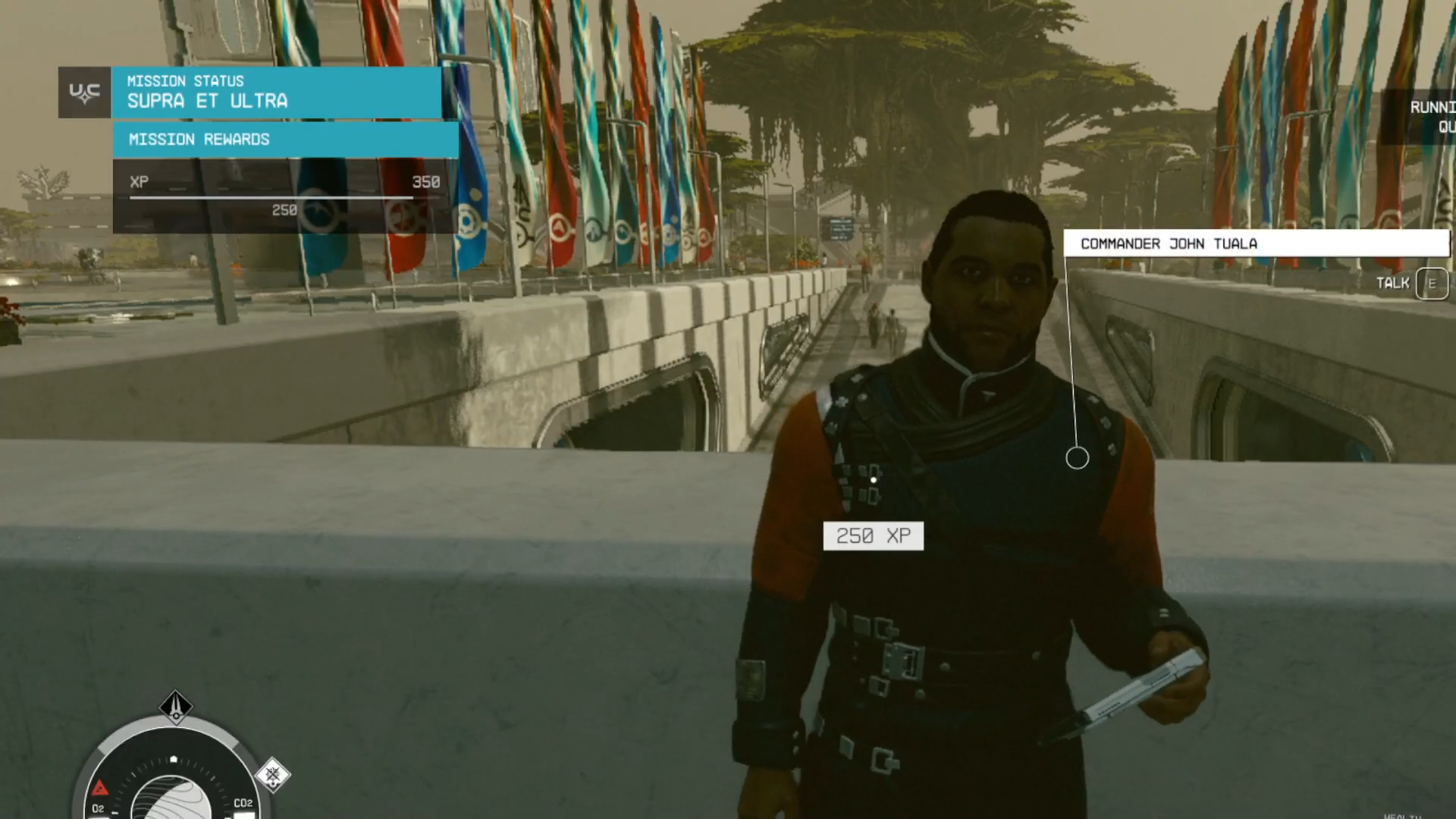This screenshot has width=1456, height=819.
Task: Select the O2 gauge icon on the compass
Action: [x=99, y=809]
